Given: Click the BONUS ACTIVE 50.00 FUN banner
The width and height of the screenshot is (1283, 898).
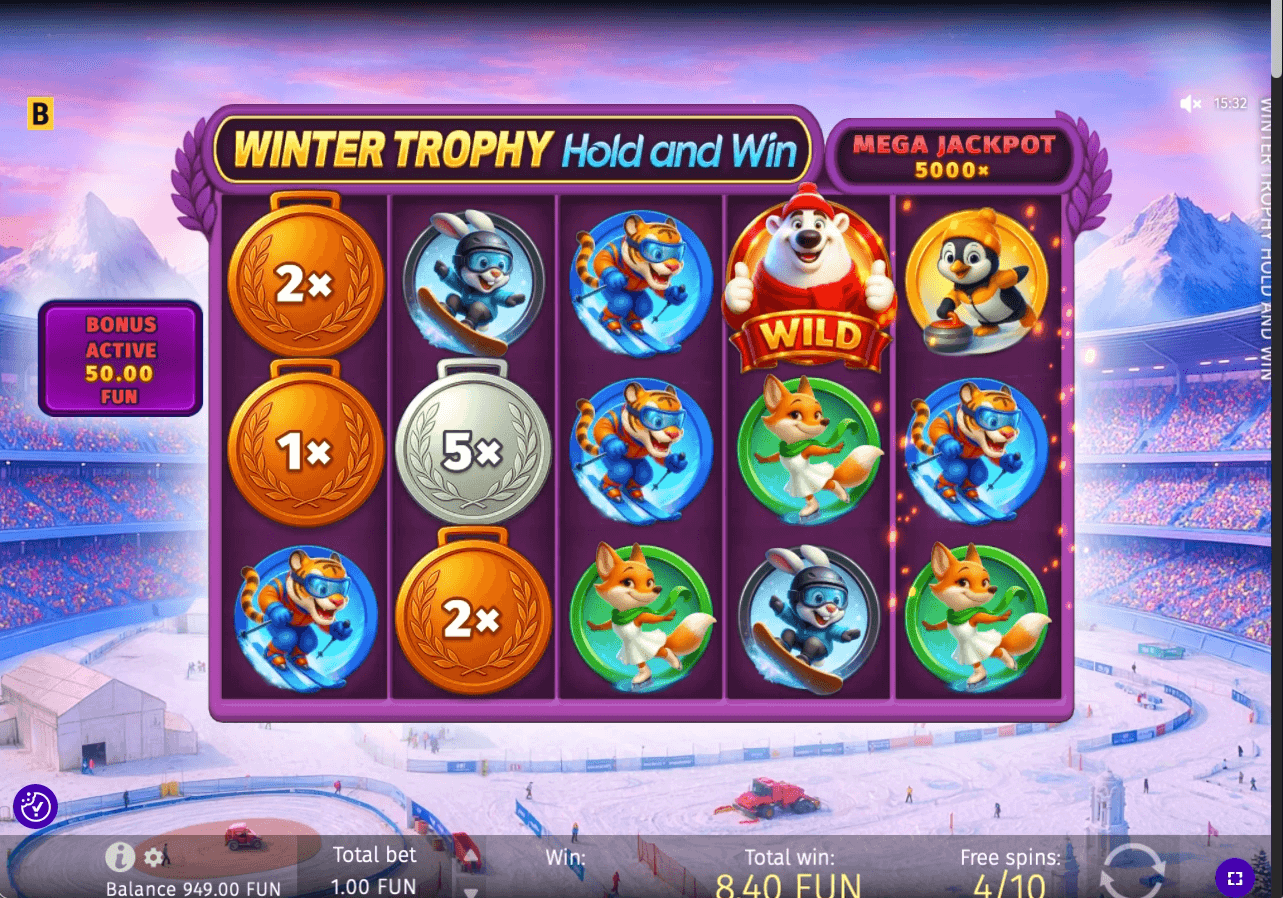Looking at the screenshot, I should pos(119,359).
